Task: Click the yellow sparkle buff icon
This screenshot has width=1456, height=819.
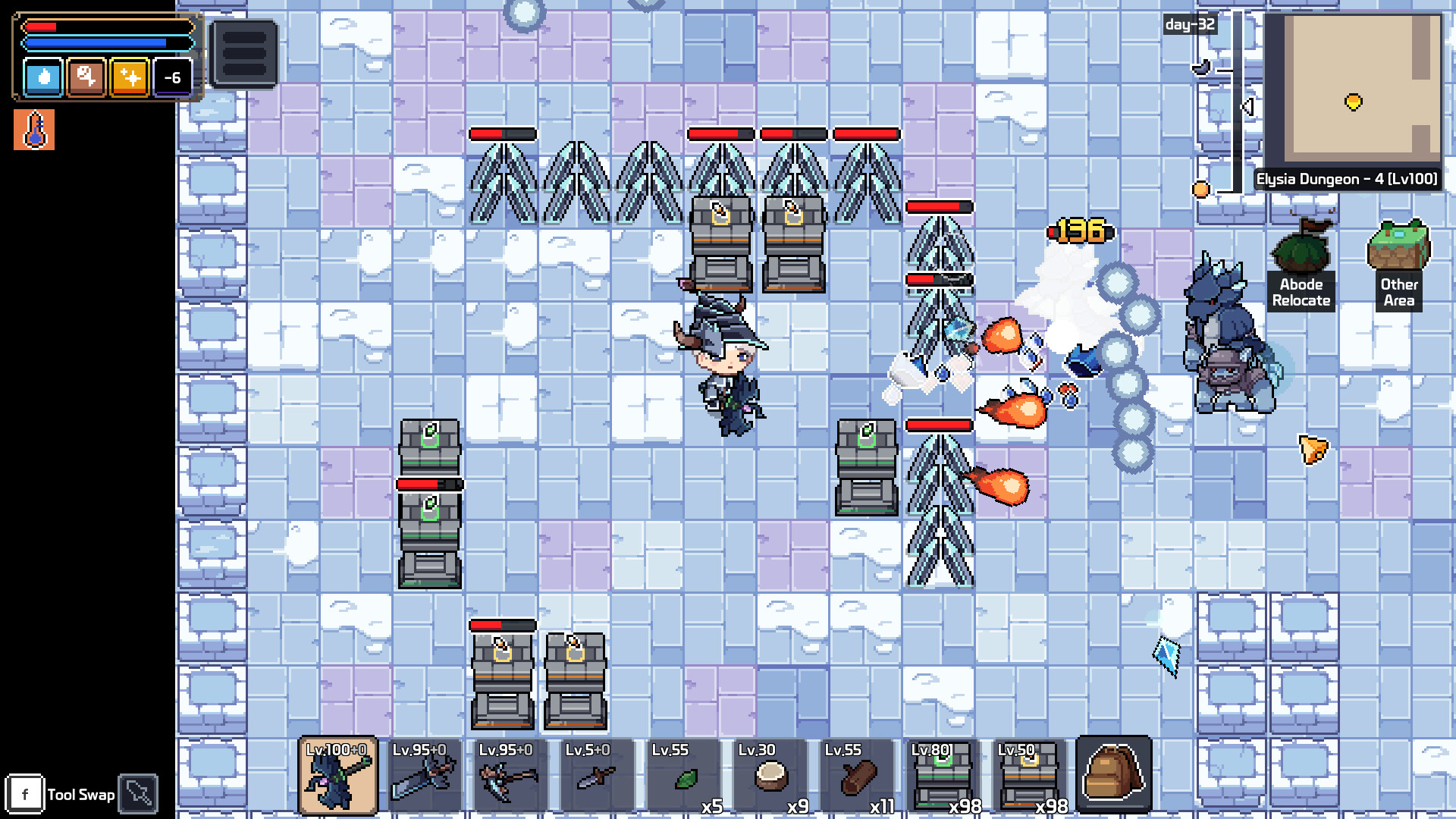Action: pos(129,78)
